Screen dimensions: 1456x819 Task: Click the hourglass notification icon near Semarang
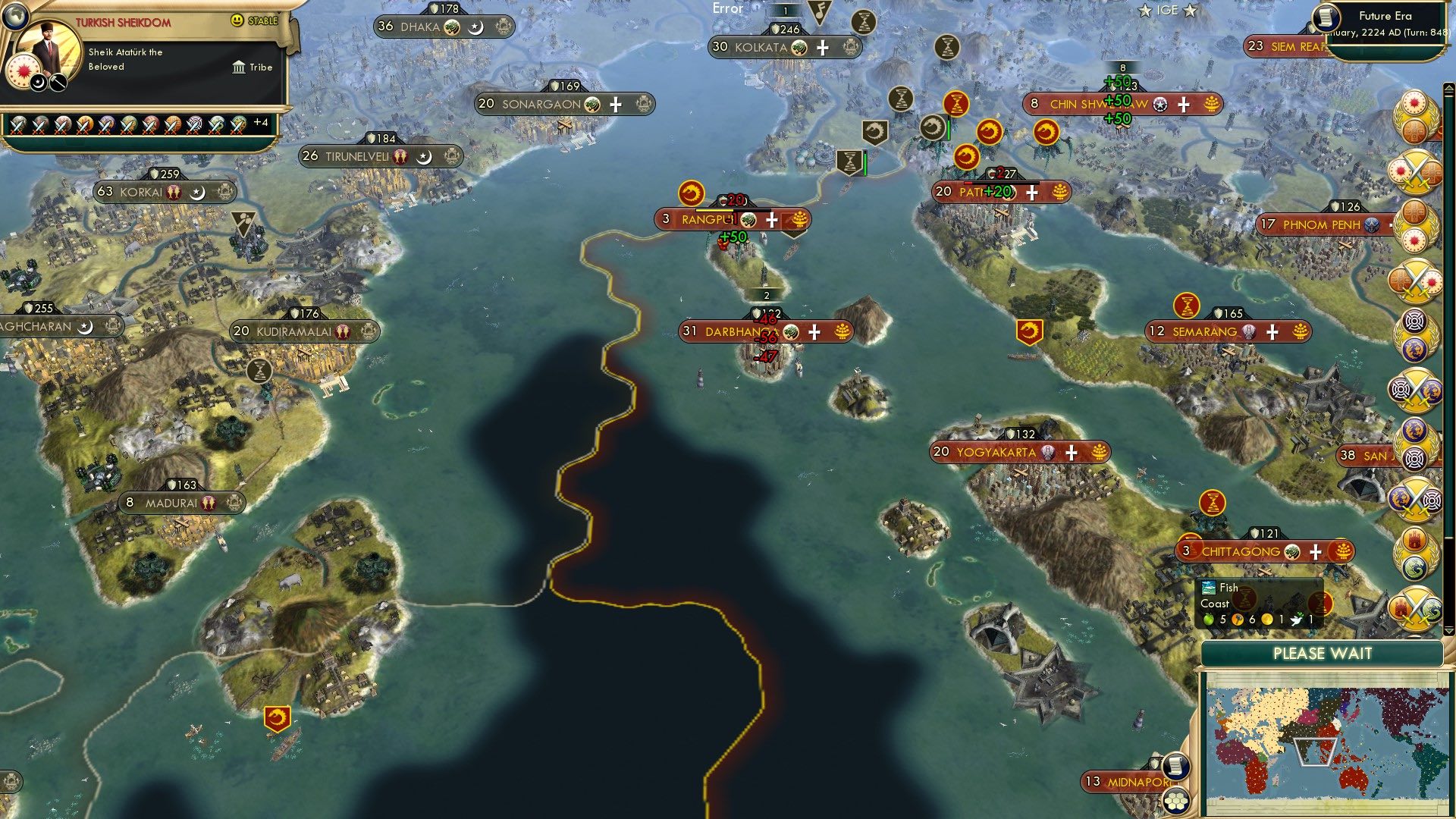point(1185,306)
